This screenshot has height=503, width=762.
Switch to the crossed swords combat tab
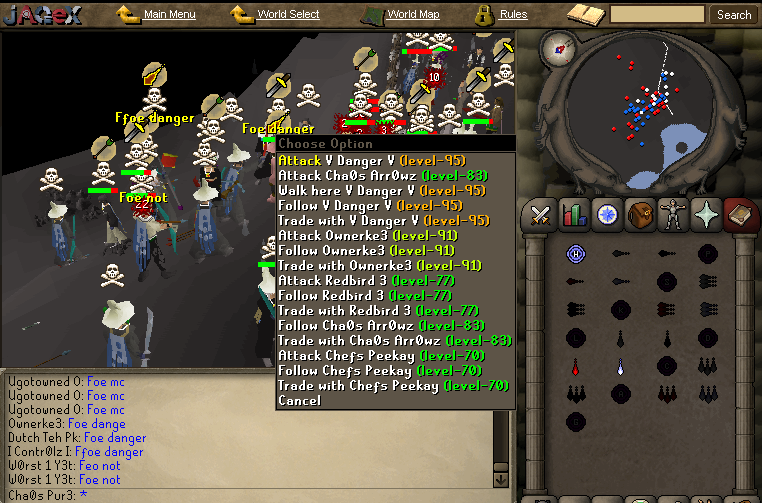tap(542, 213)
